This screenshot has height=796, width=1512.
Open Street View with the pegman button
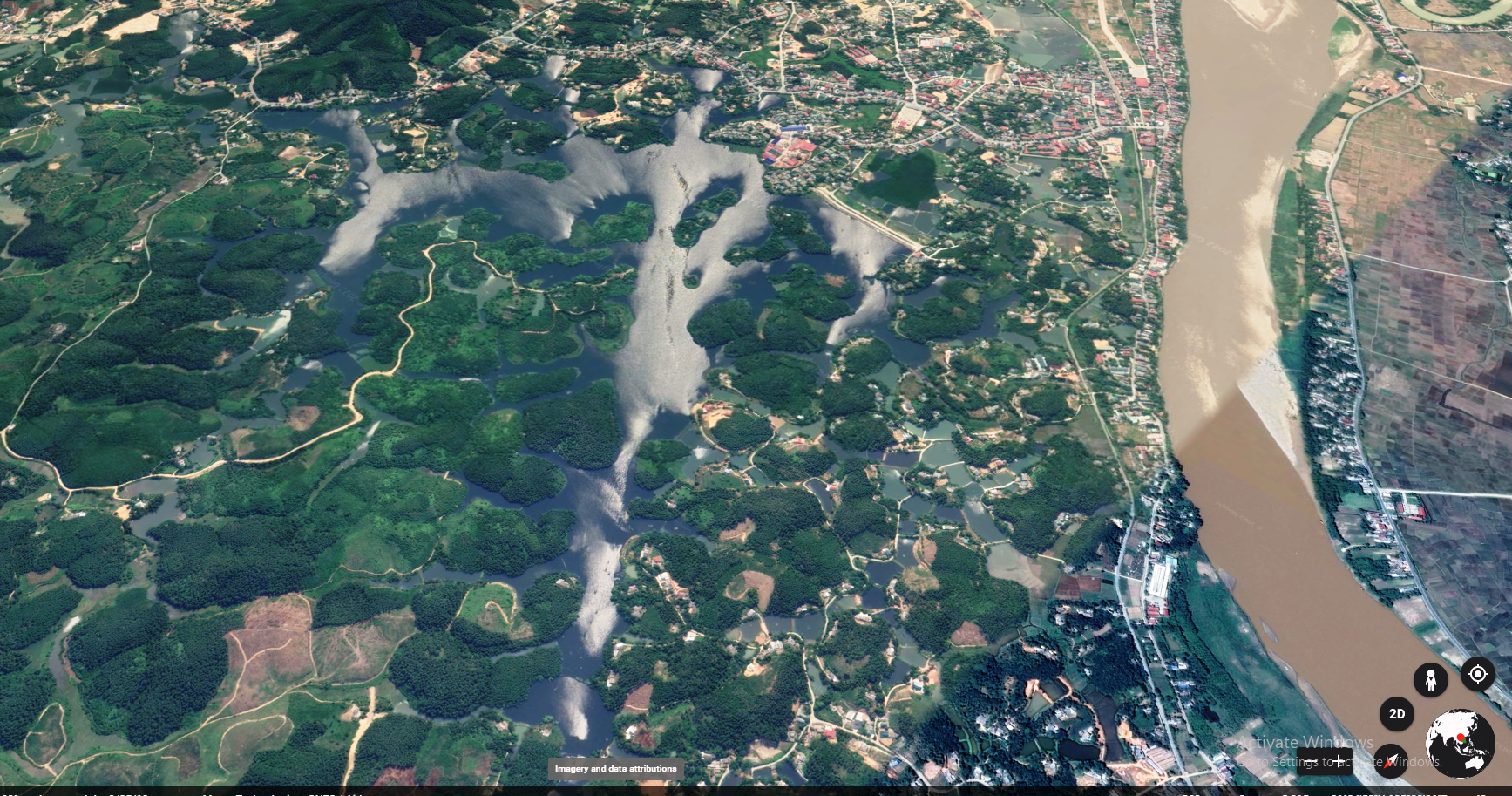pos(1430,679)
